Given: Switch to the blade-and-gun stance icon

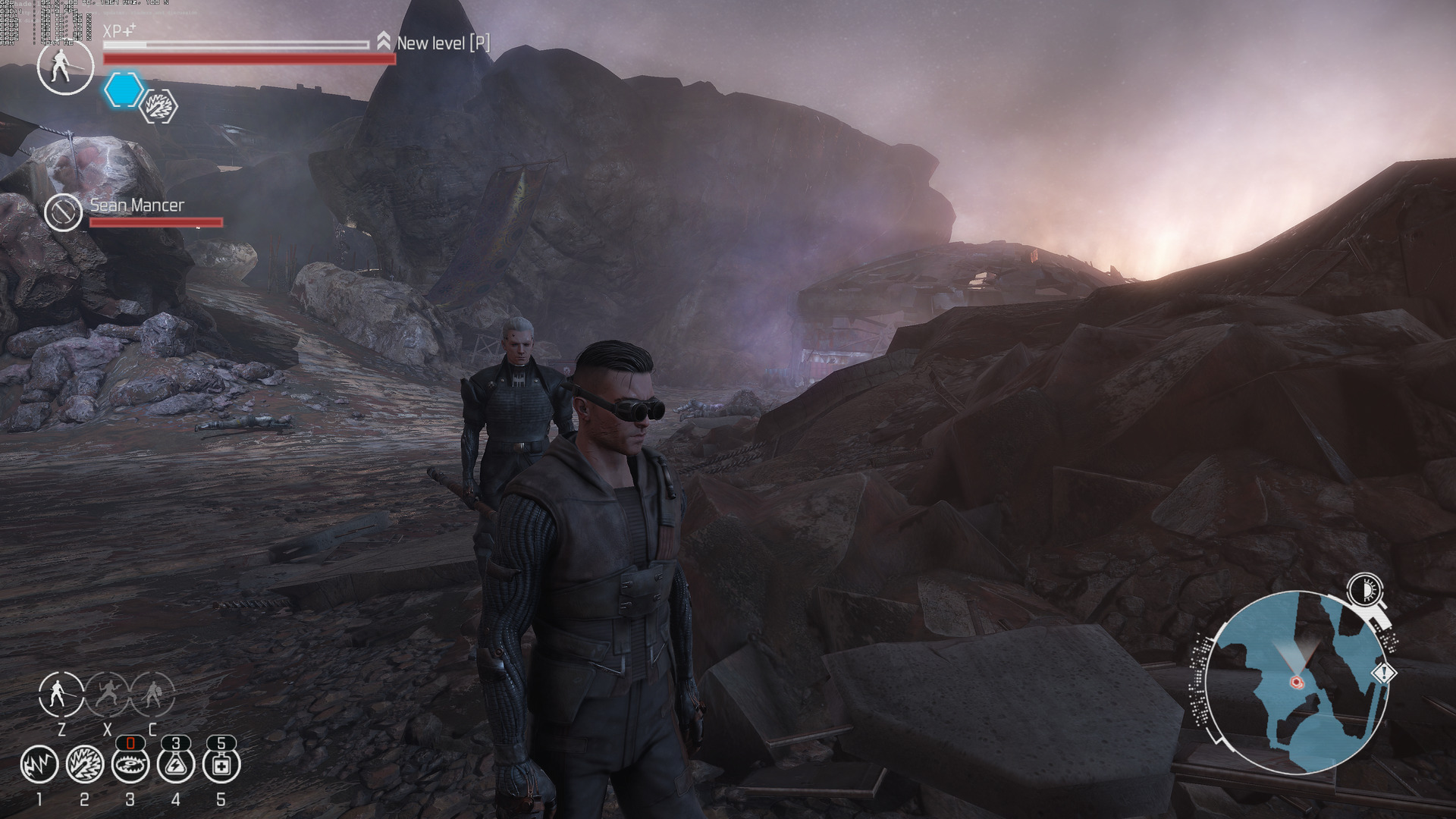Looking at the screenshot, I should (107, 694).
